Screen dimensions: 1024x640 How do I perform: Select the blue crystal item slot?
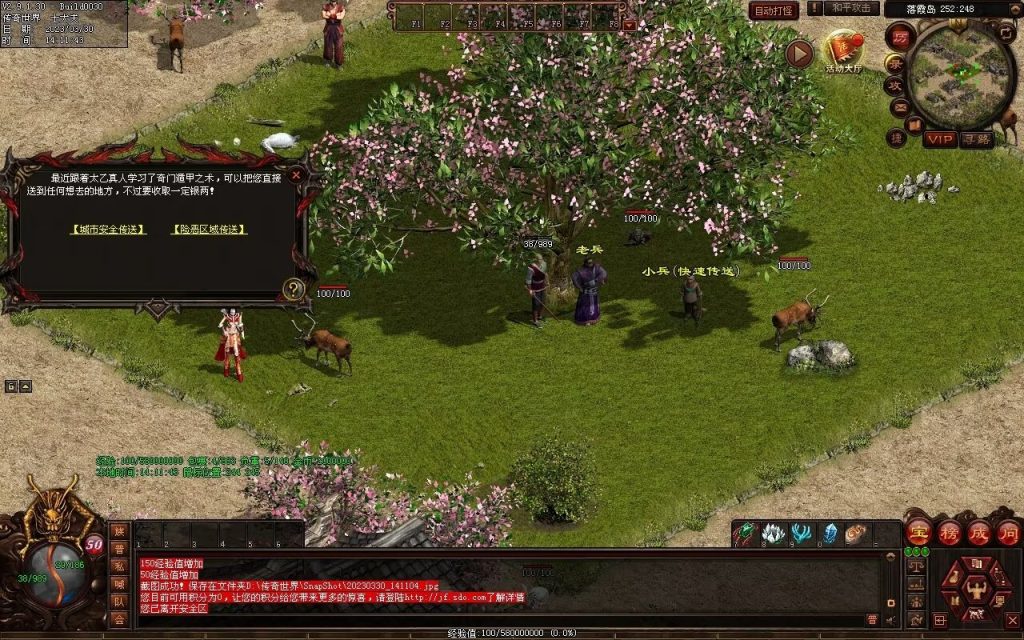[x=830, y=534]
